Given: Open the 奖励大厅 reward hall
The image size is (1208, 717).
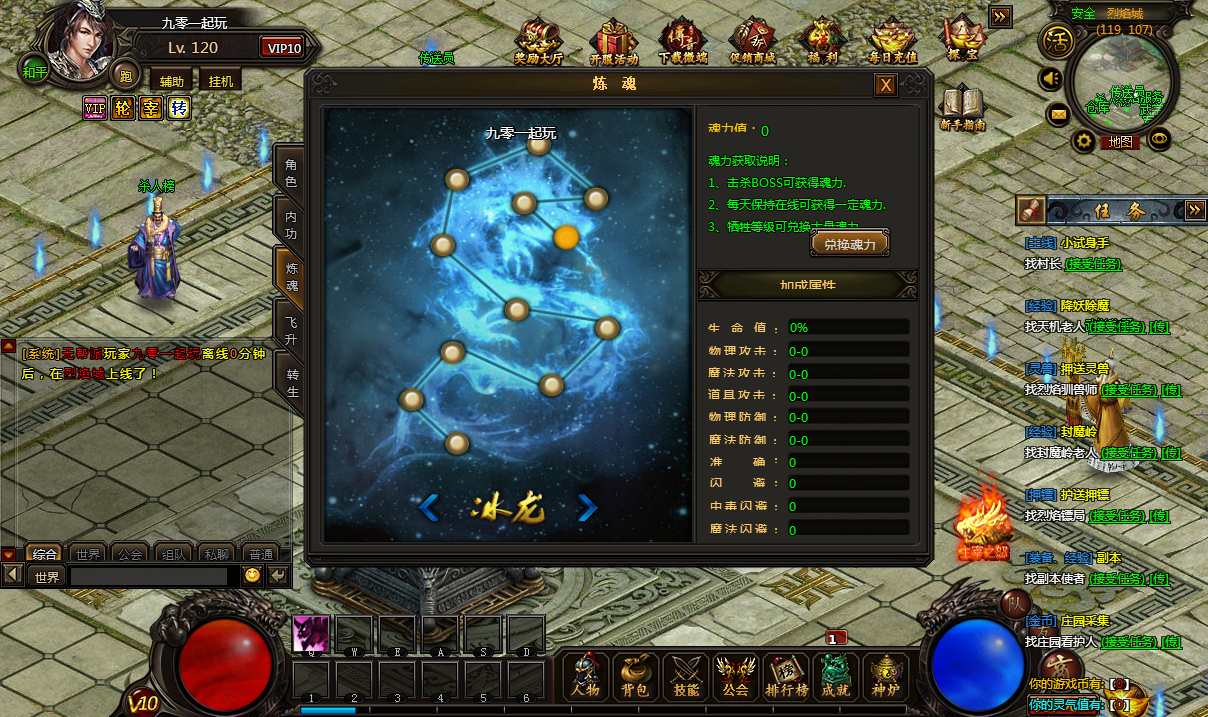Looking at the screenshot, I should click(x=538, y=40).
